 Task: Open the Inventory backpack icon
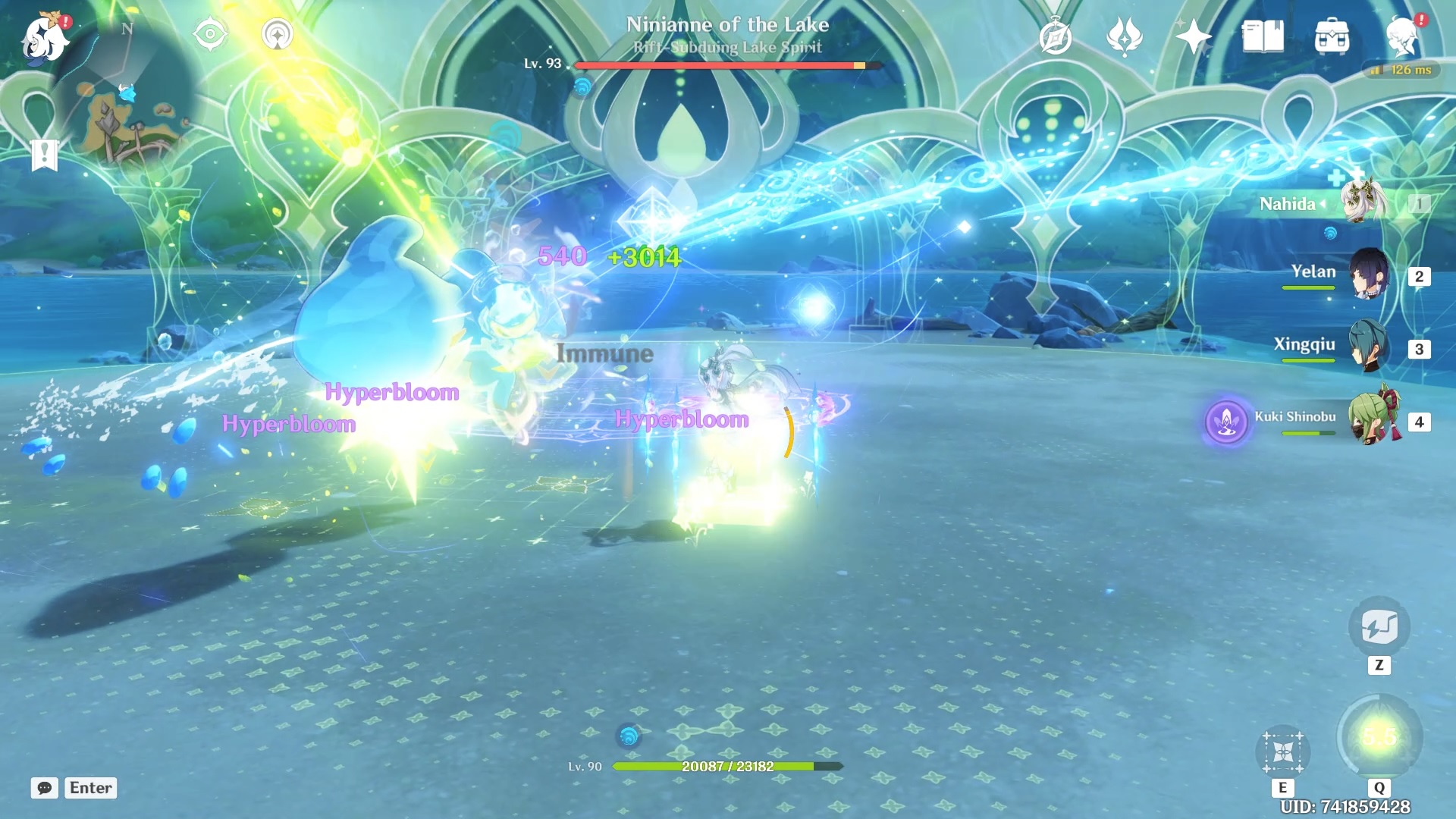(1332, 36)
